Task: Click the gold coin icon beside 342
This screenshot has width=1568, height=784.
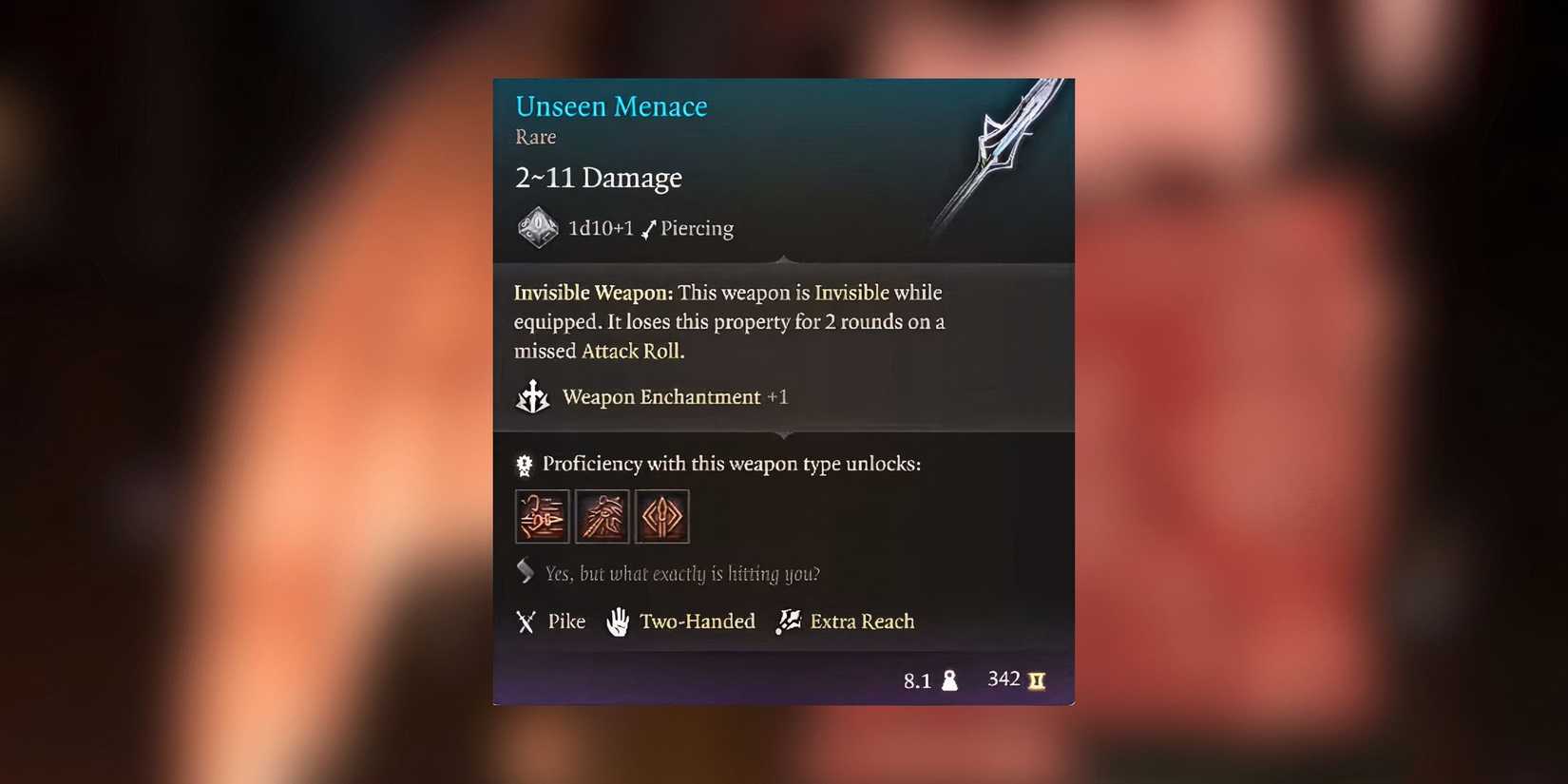Action: tap(1037, 679)
